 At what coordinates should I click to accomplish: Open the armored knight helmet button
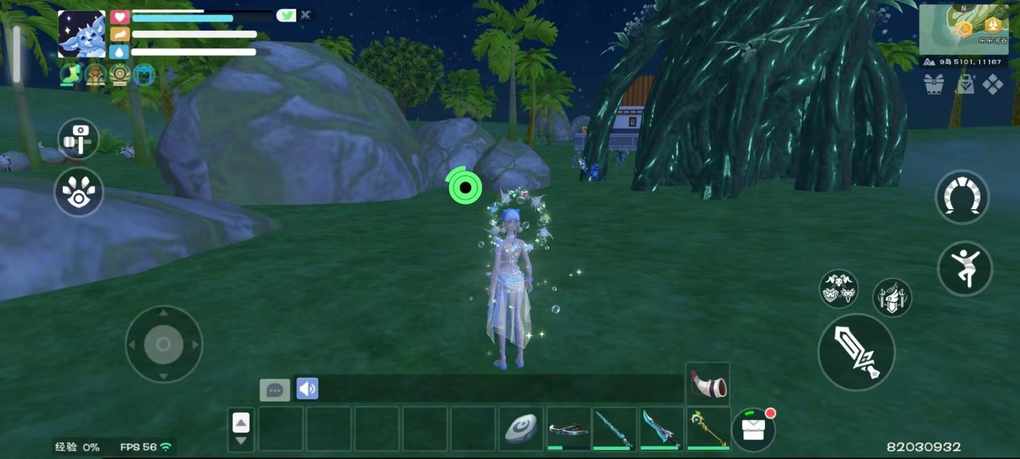click(x=891, y=297)
